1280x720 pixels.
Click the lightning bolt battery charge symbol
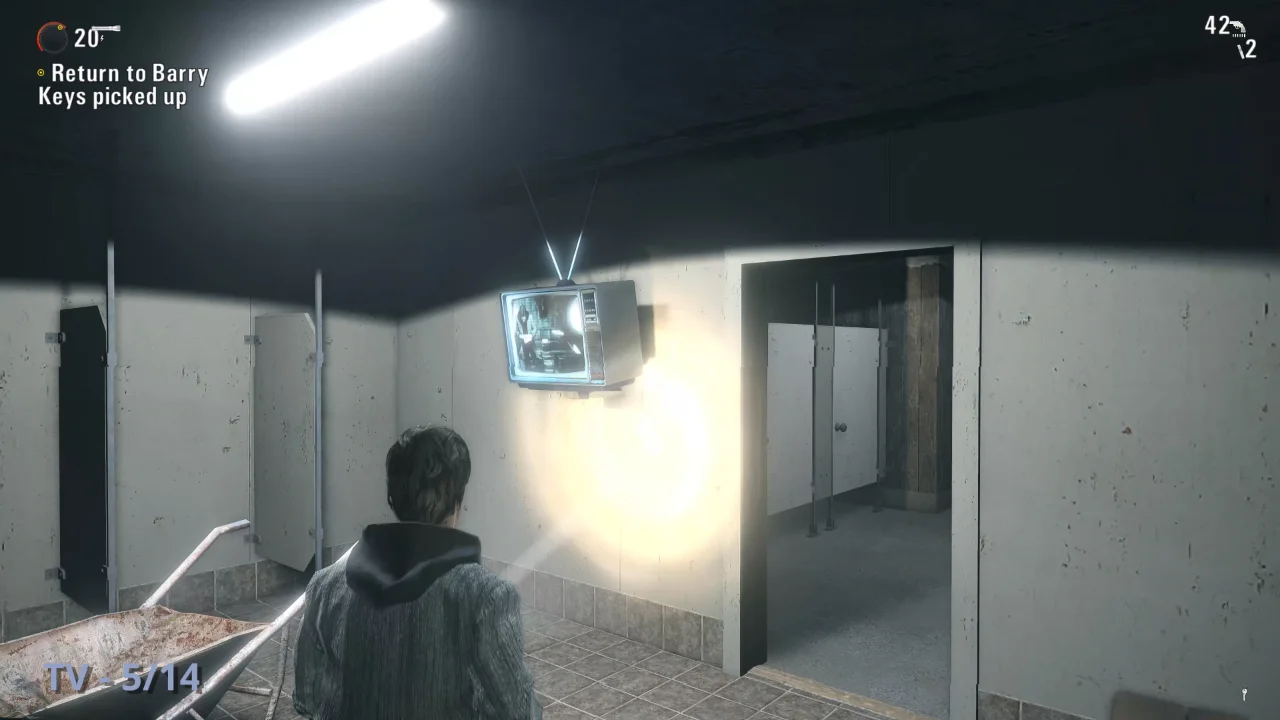[x=101, y=38]
